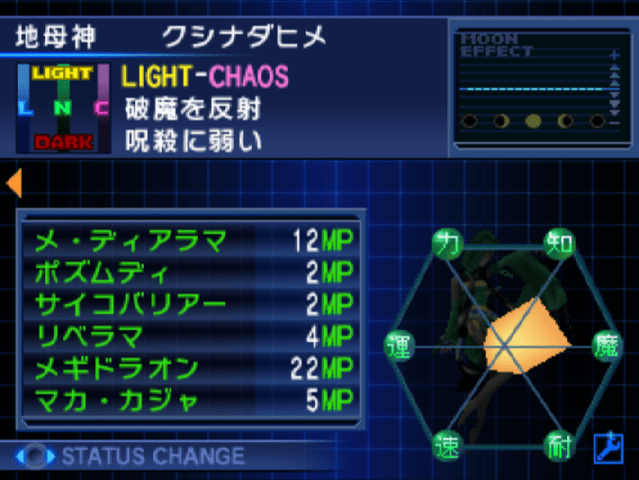Click the orange left arrow
Image resolution: width=639 pixels, height=480 pixels.
14,183
